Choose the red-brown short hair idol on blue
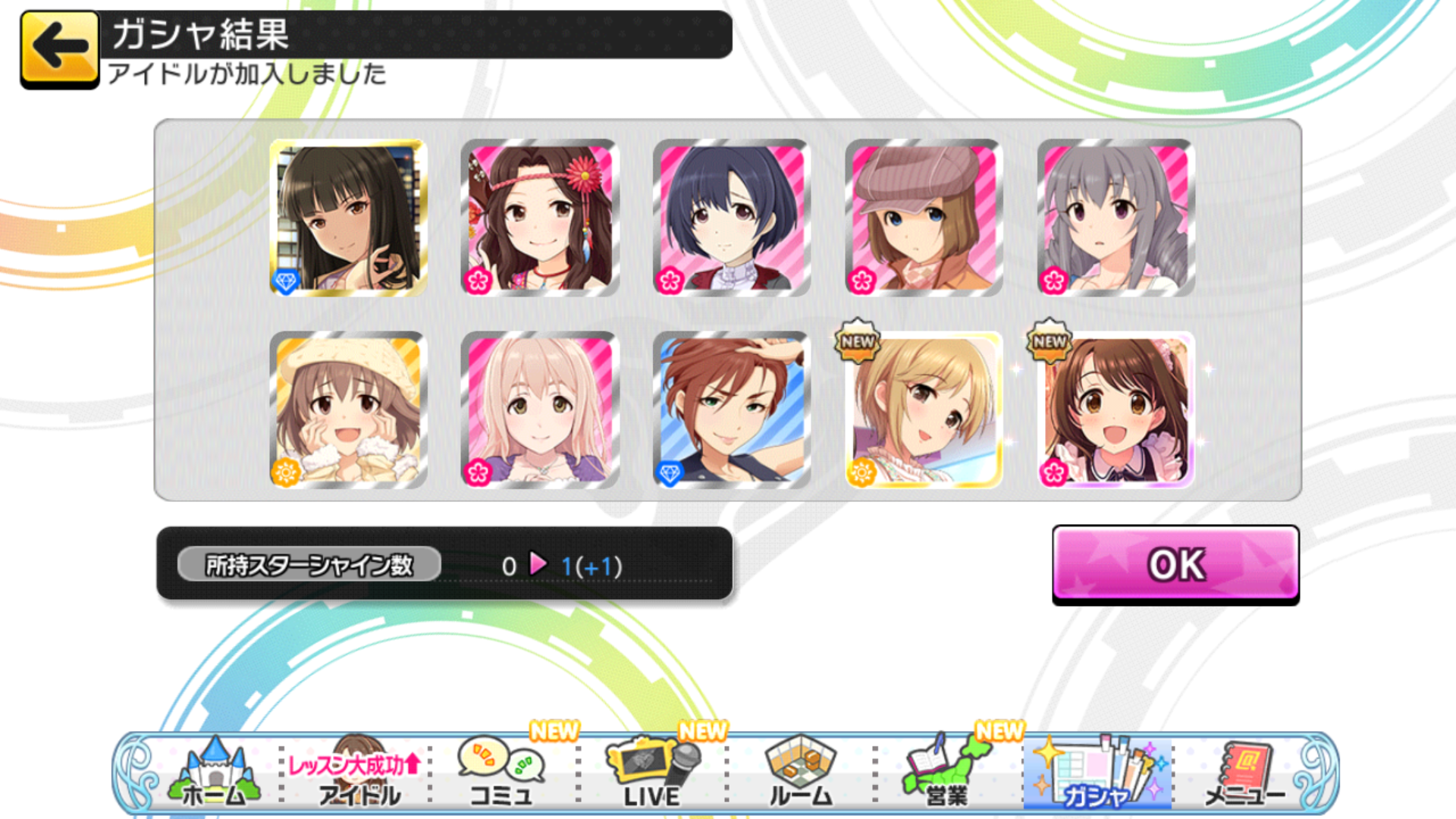 (x=732, y=409)
